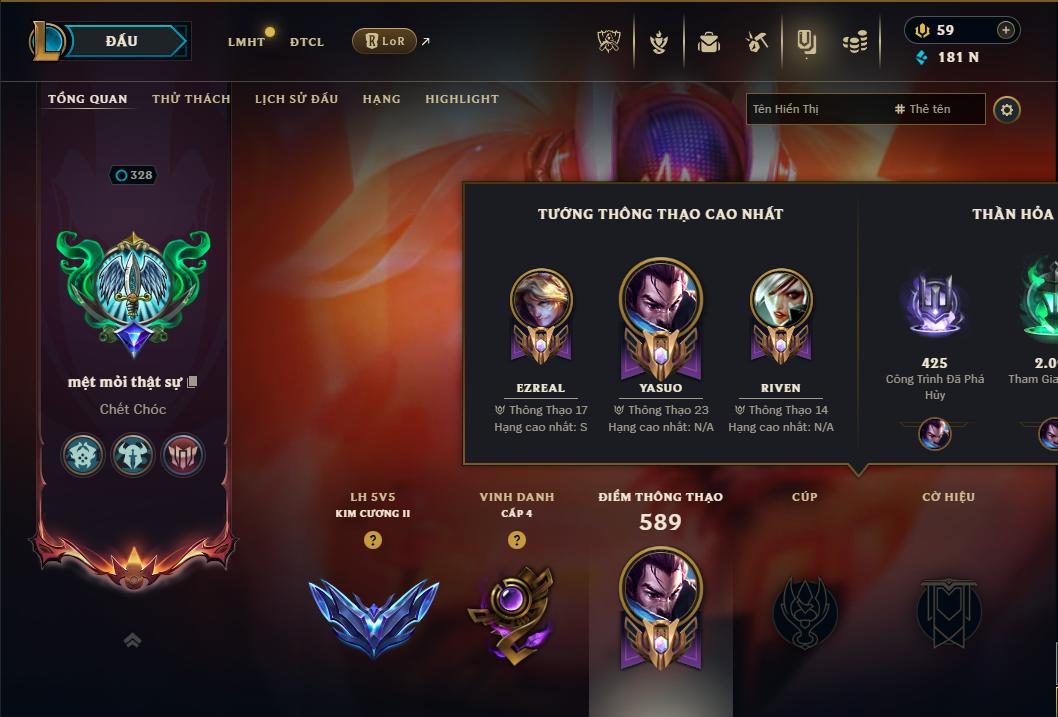Open the LỊCH SỬ ĐẤU tab

click(296, 99)
